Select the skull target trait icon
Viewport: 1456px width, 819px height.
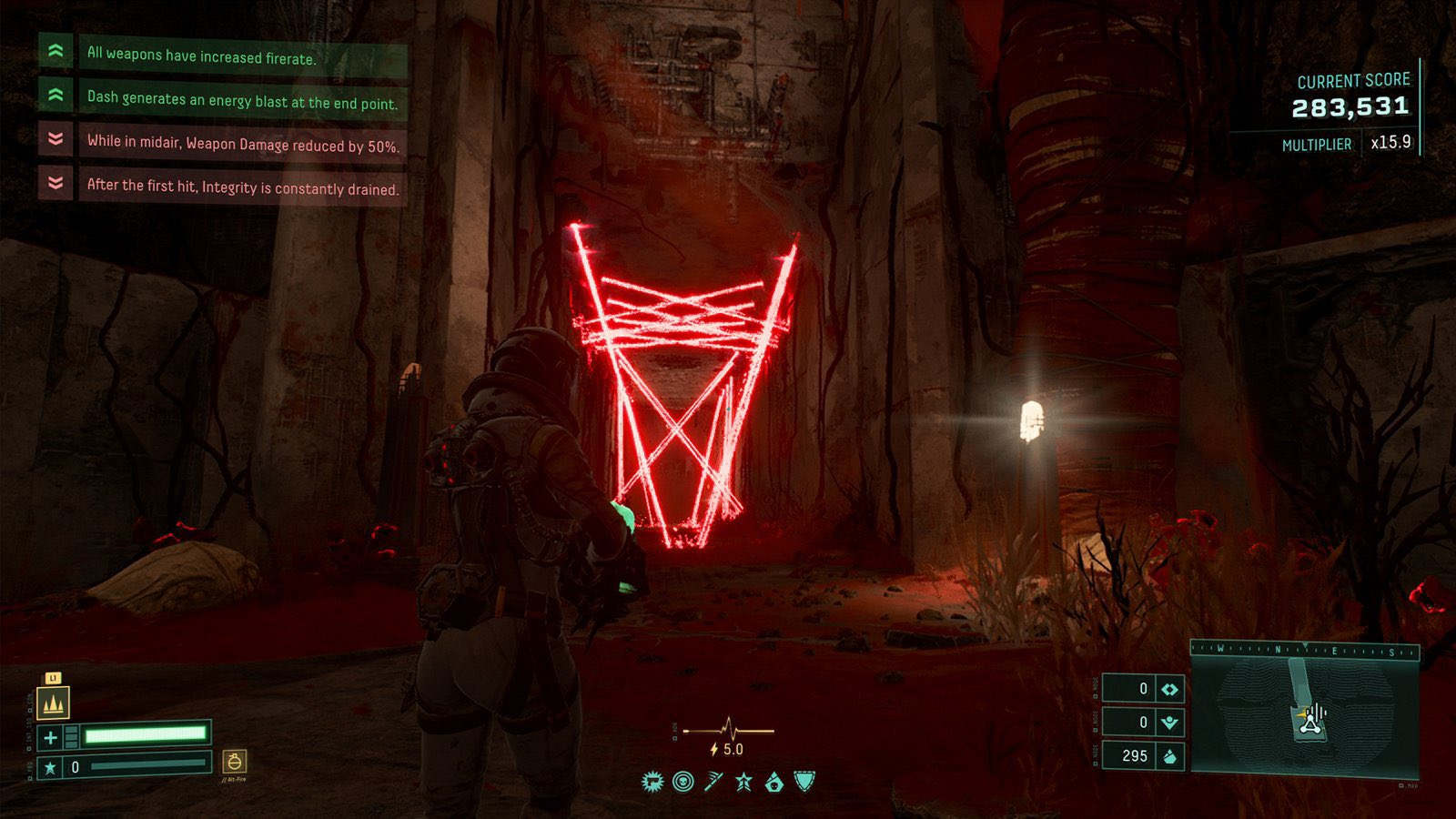click(x=682, y=782)
